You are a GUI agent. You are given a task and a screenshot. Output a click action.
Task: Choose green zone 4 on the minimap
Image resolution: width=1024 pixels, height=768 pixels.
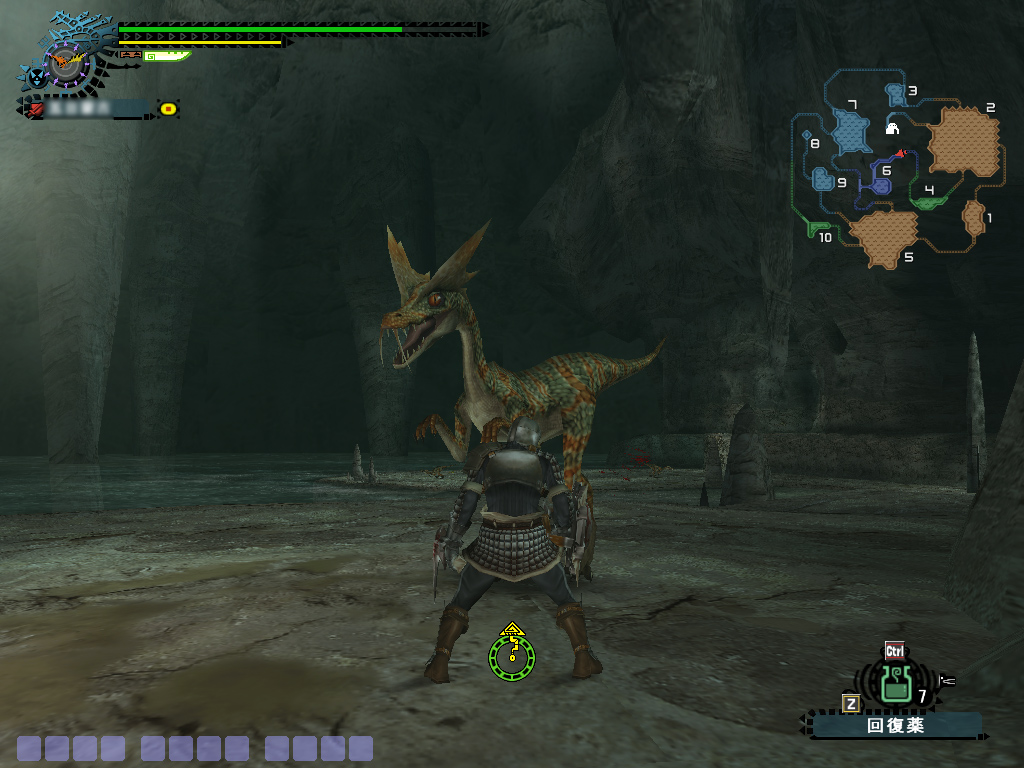tap(929, 201)
